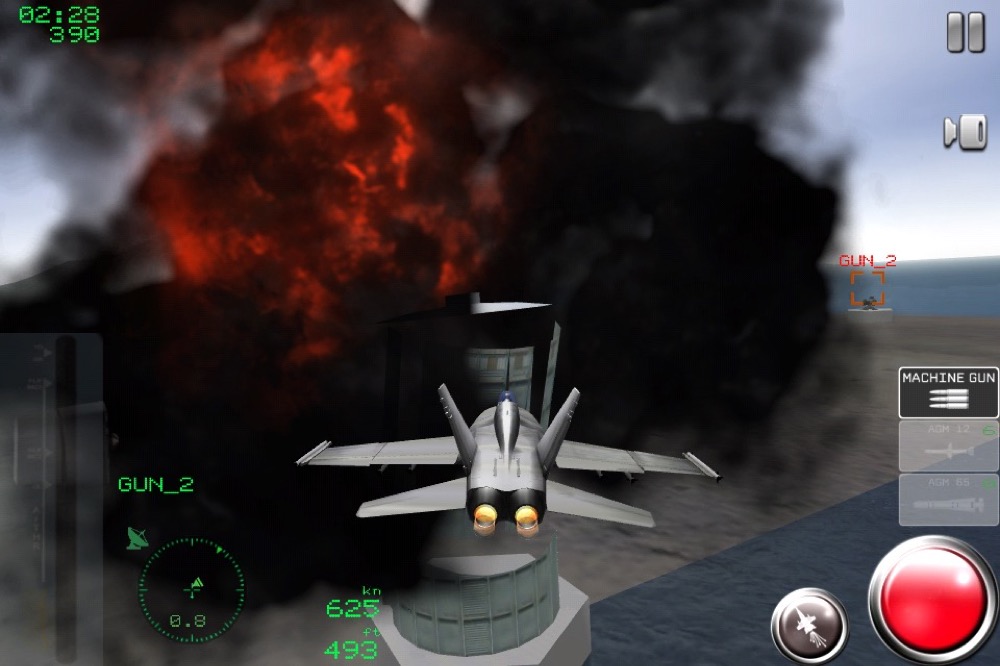This screenshot has height=666, width=1000.
Task: Select the GUN_2 target bracket
Action: (x=867, y=289)
